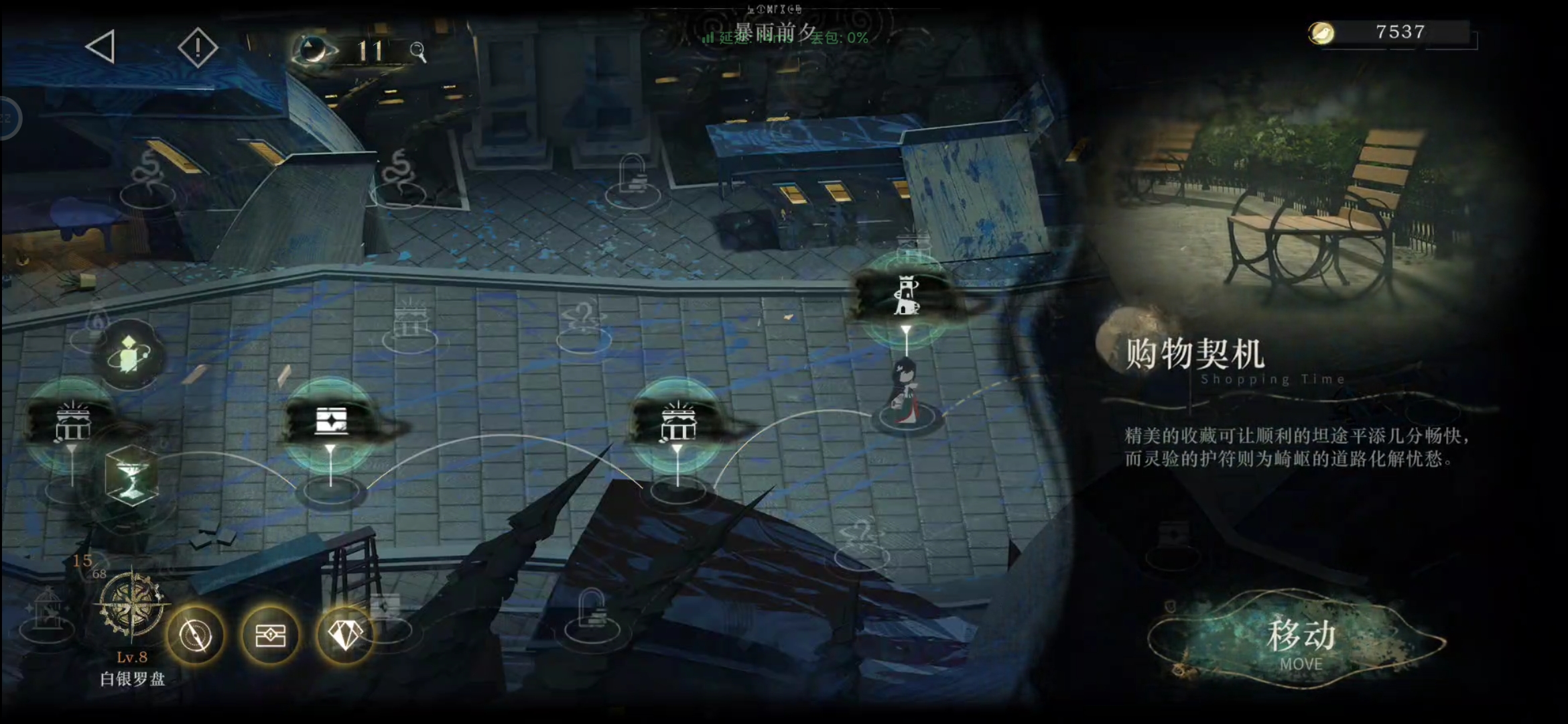Select the square sparkle chest map node
Viewport: 1568px width, 724px height.
331,422
